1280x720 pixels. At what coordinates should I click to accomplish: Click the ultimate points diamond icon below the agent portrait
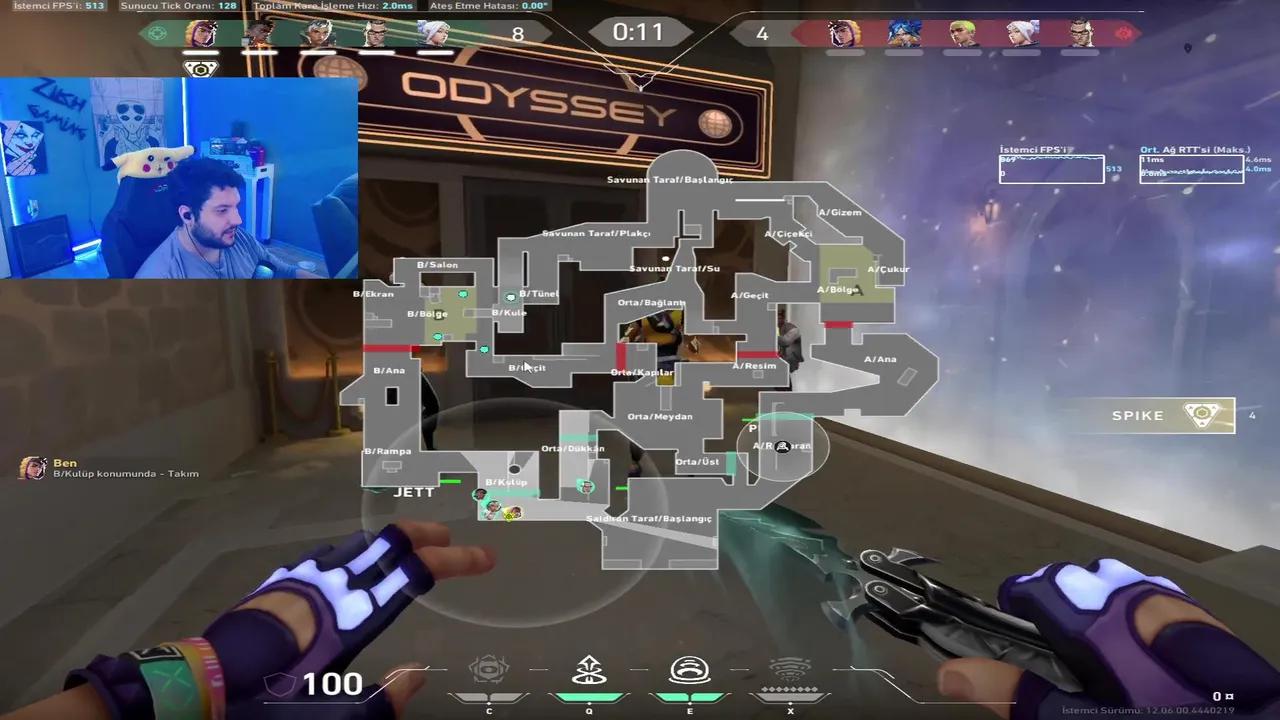[200, 67]
